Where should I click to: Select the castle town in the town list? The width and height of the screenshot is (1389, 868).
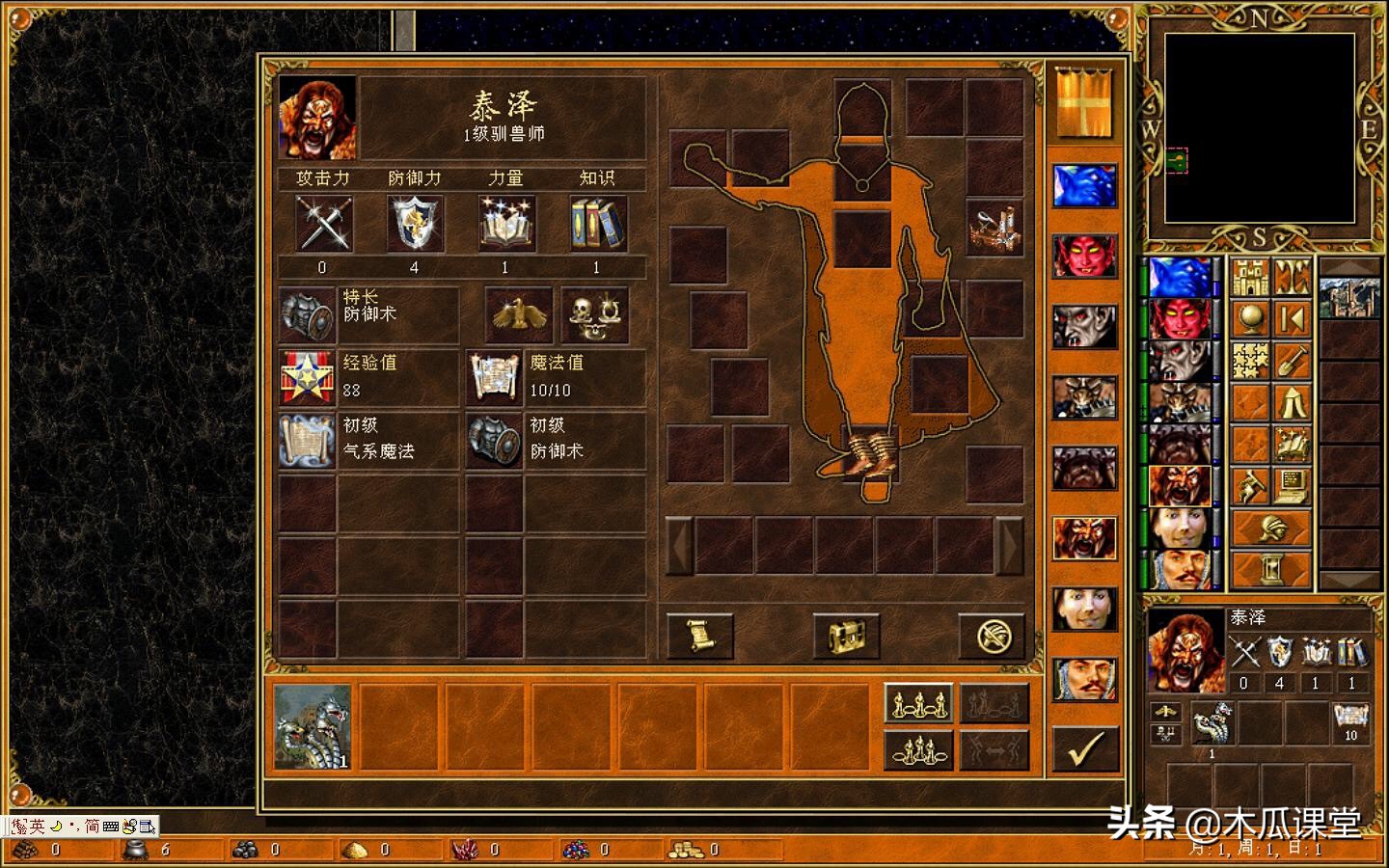[x=1348, y=295]
